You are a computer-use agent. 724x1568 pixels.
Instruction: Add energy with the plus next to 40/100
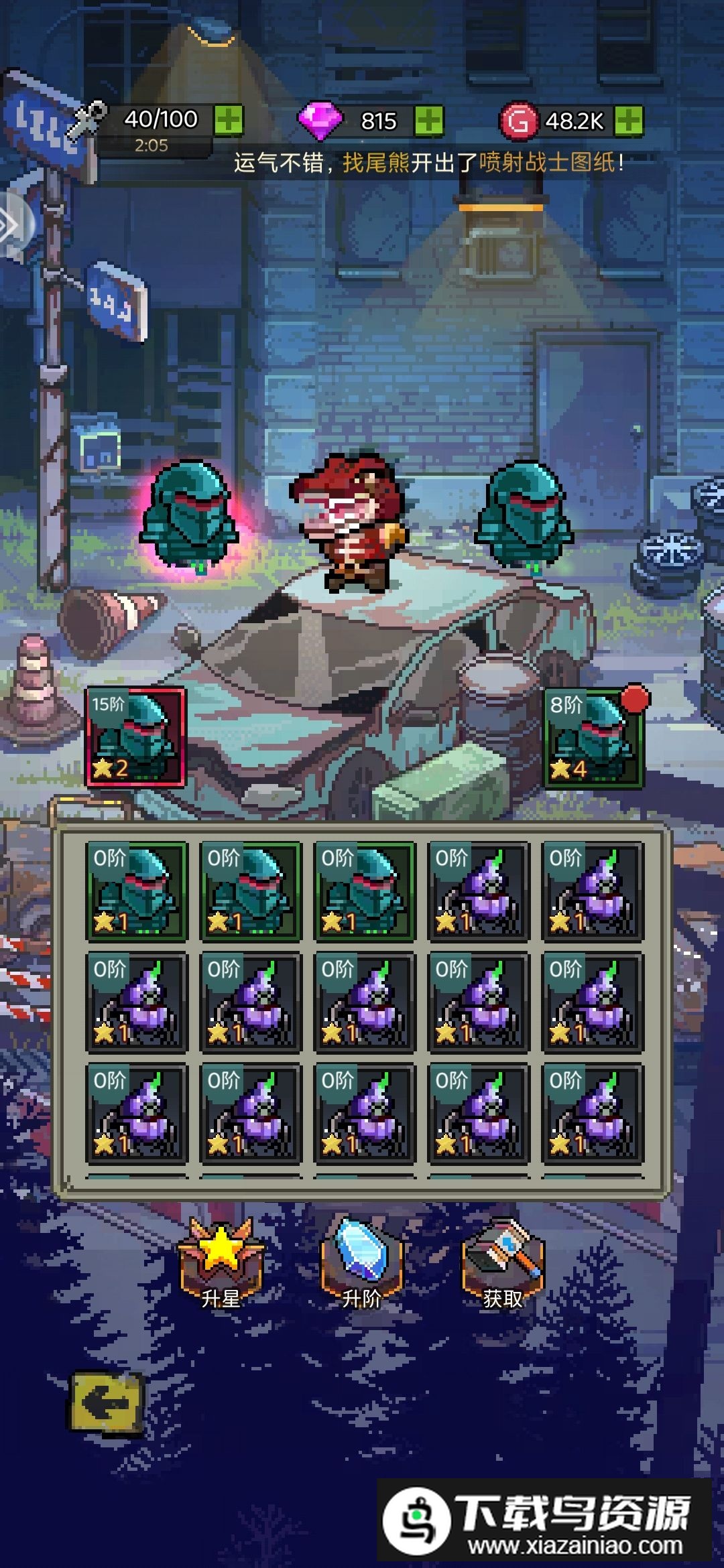(229, 121)
